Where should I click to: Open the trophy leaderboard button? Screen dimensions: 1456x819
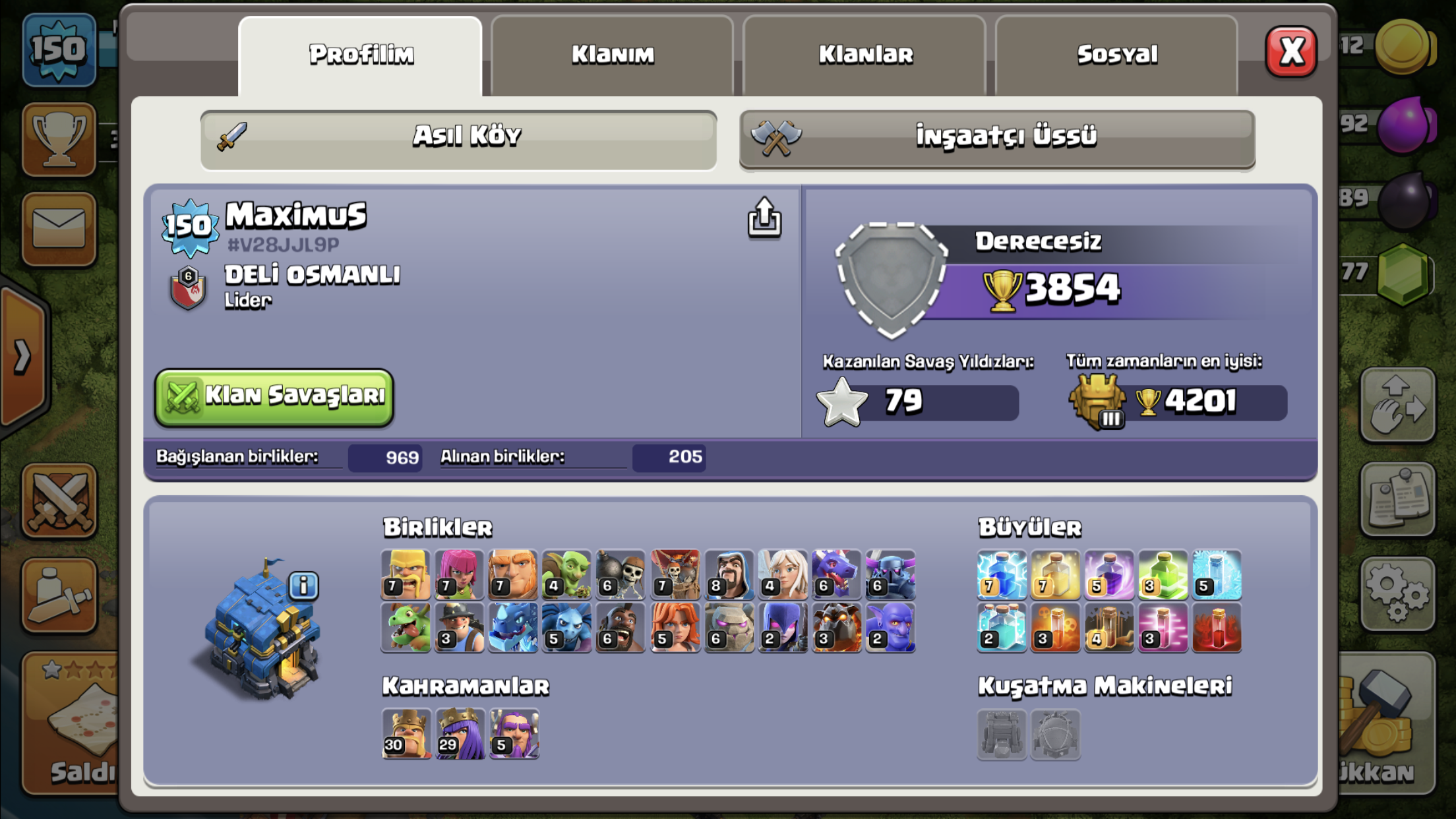click(x=59, y=139)
